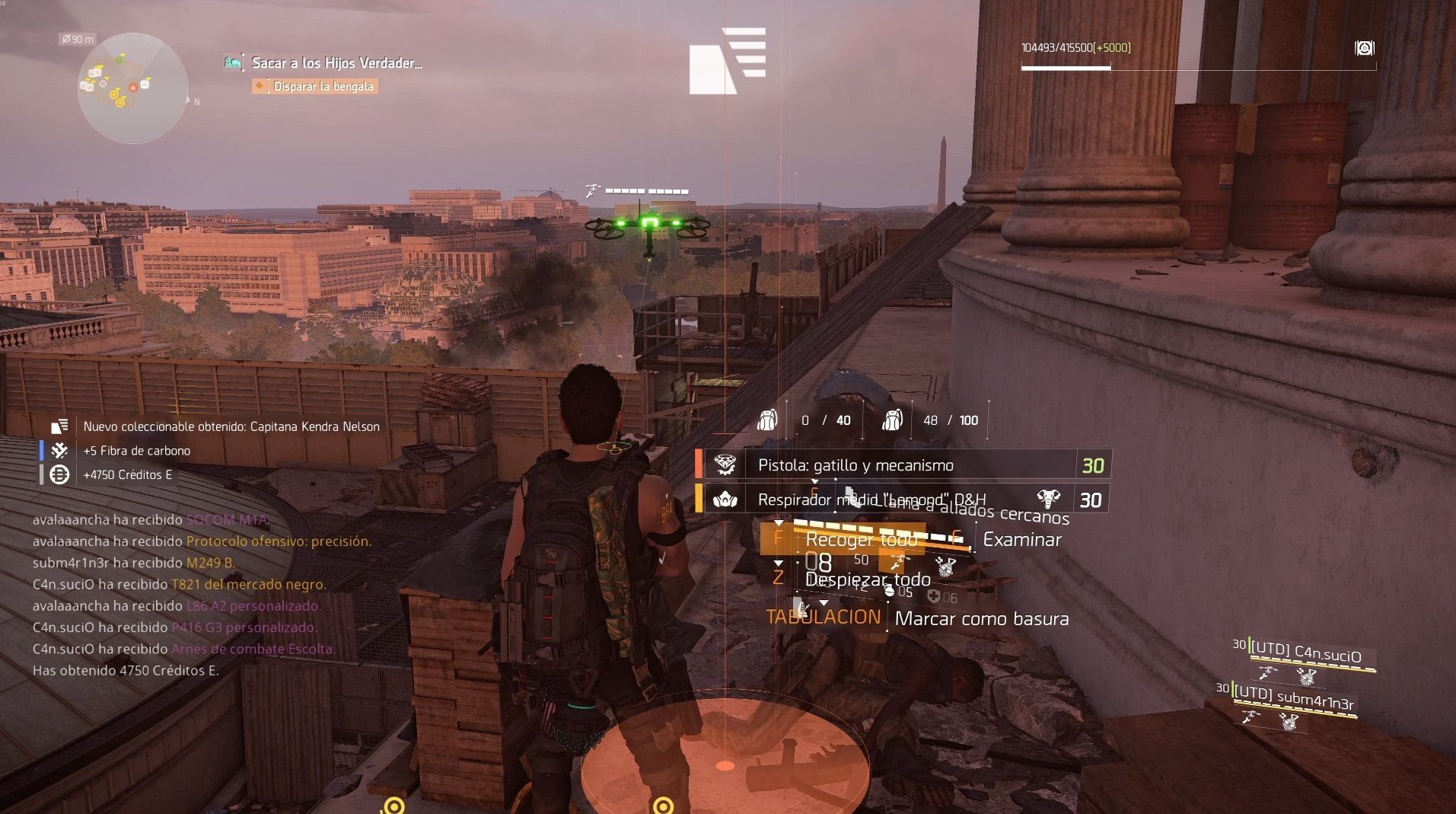Click the +5 Fibra de carbono notification

(136, 451)
